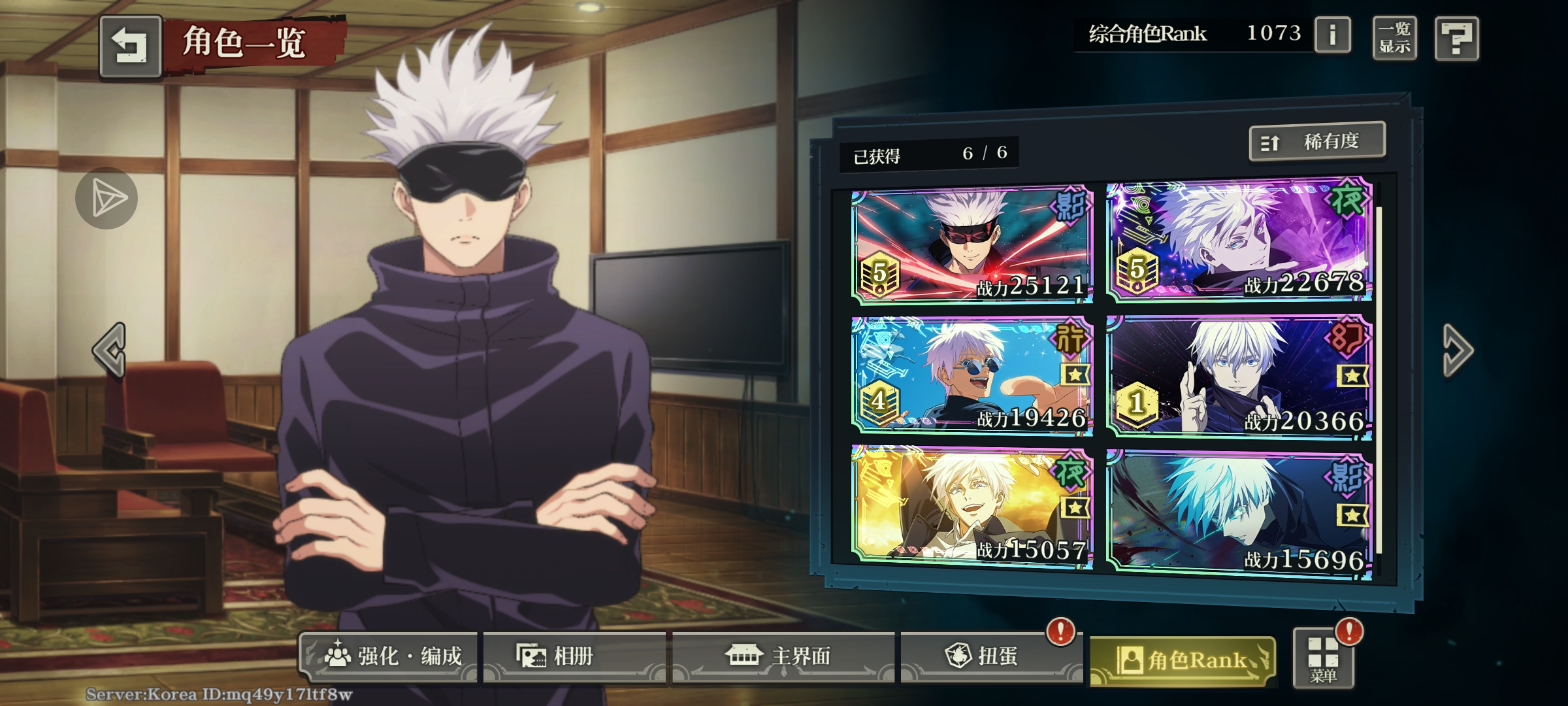Click the round play arrow icon

[106, 198]
